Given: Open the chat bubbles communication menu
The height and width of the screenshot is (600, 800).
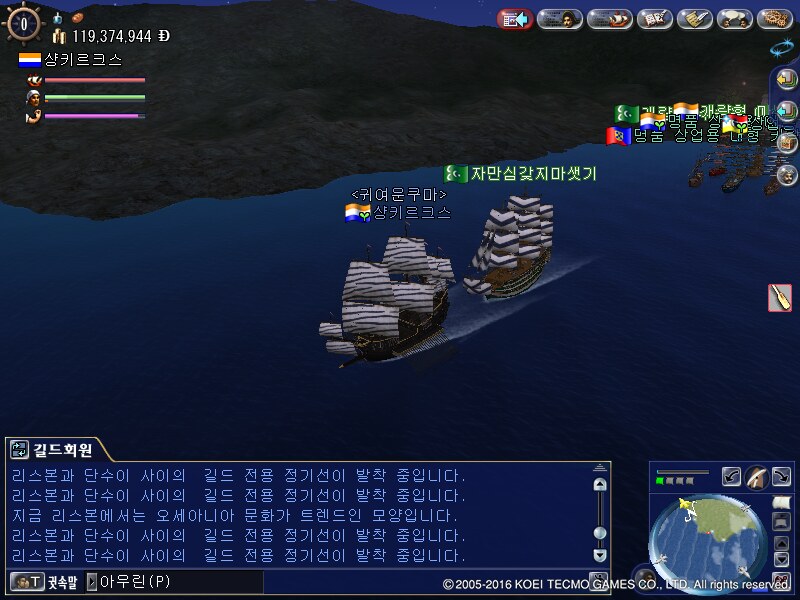Looking at the screenshot, I should [735, 18].
